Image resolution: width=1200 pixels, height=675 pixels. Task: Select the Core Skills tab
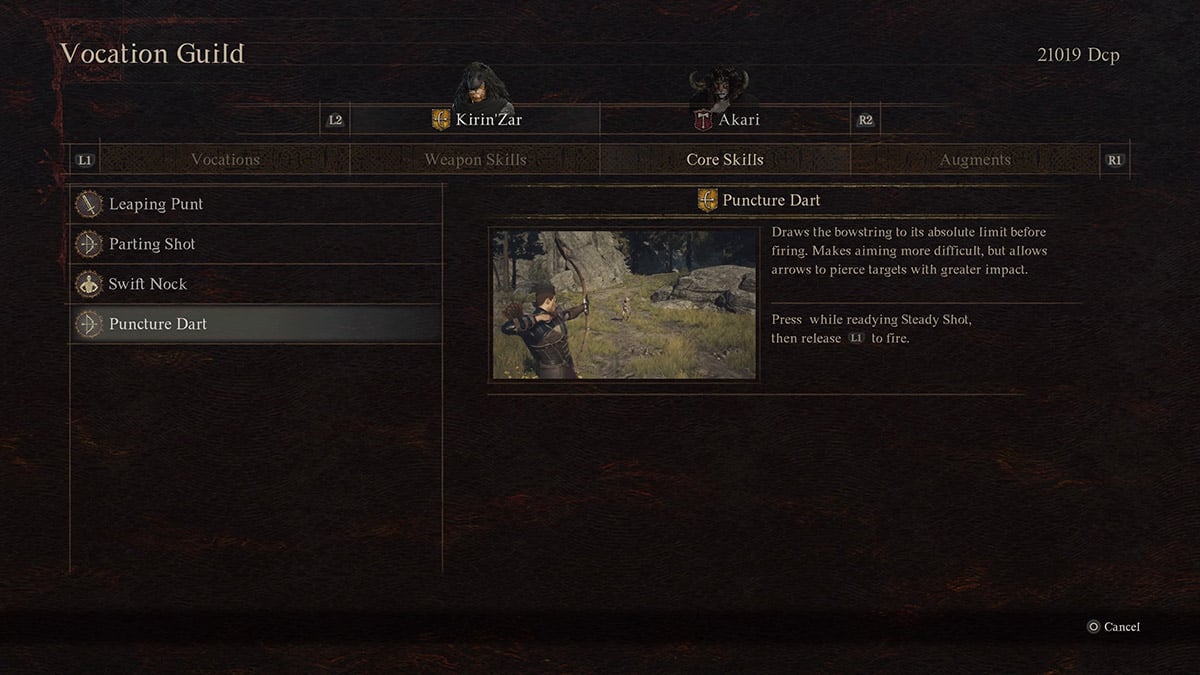coord(725,160)
